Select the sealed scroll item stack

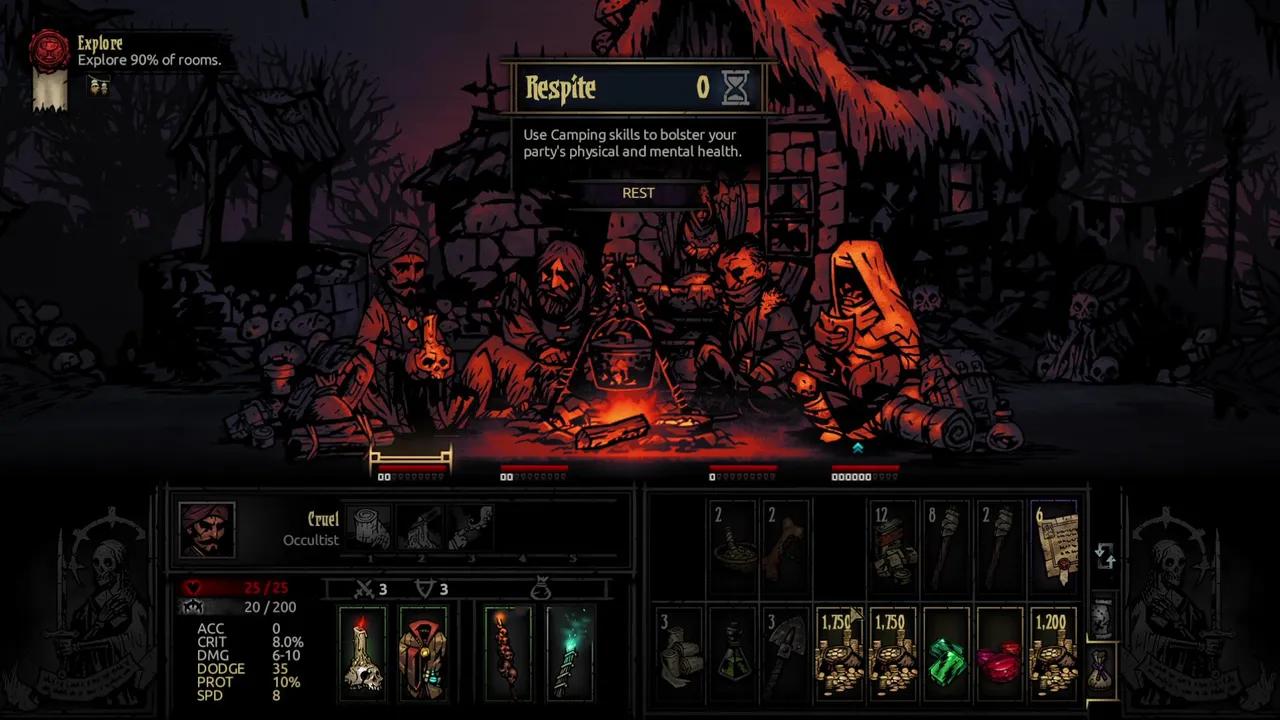(1054, 548)
